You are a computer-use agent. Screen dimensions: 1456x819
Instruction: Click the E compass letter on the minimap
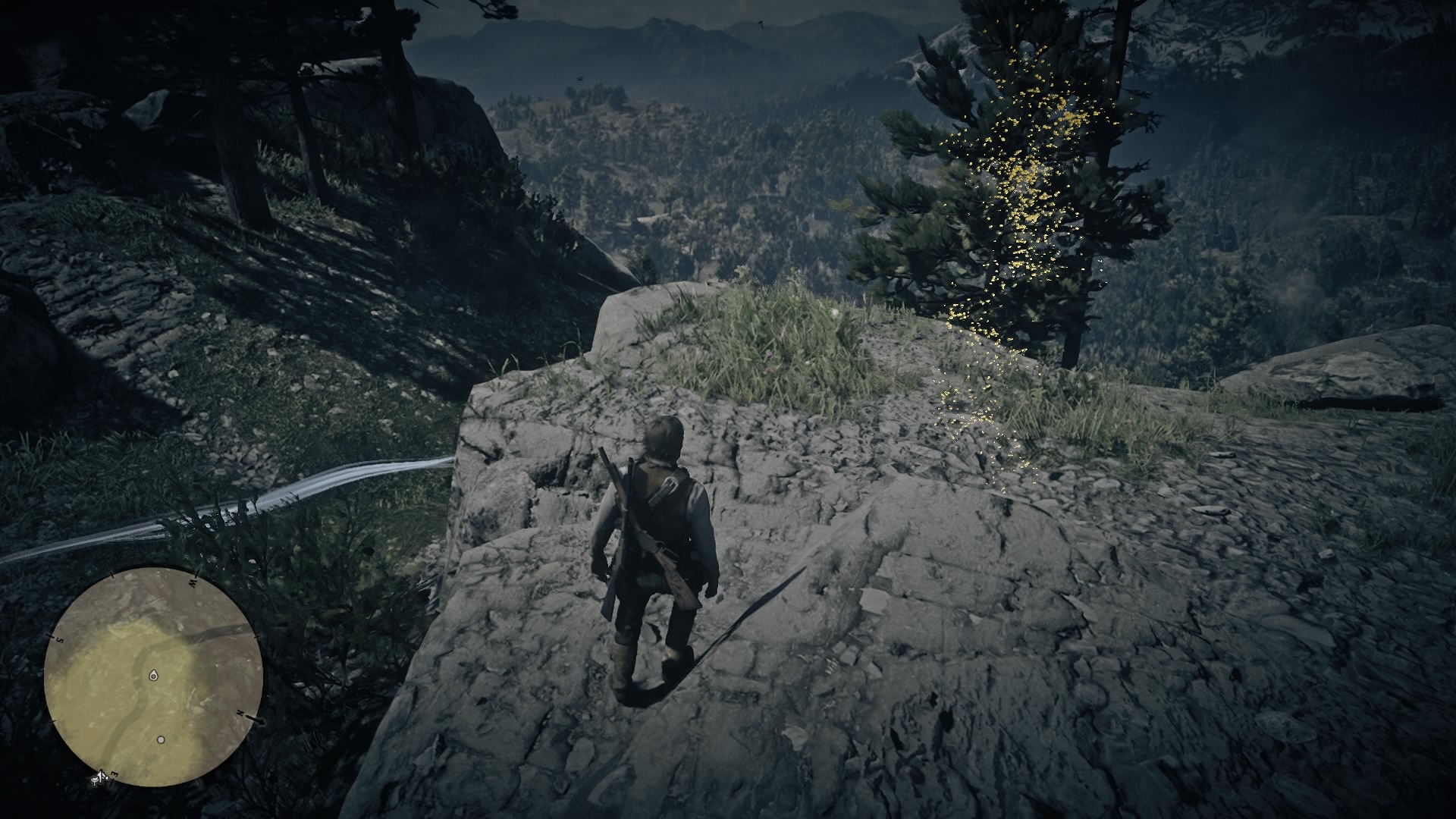pyautogui.click(x=113, y=773)
